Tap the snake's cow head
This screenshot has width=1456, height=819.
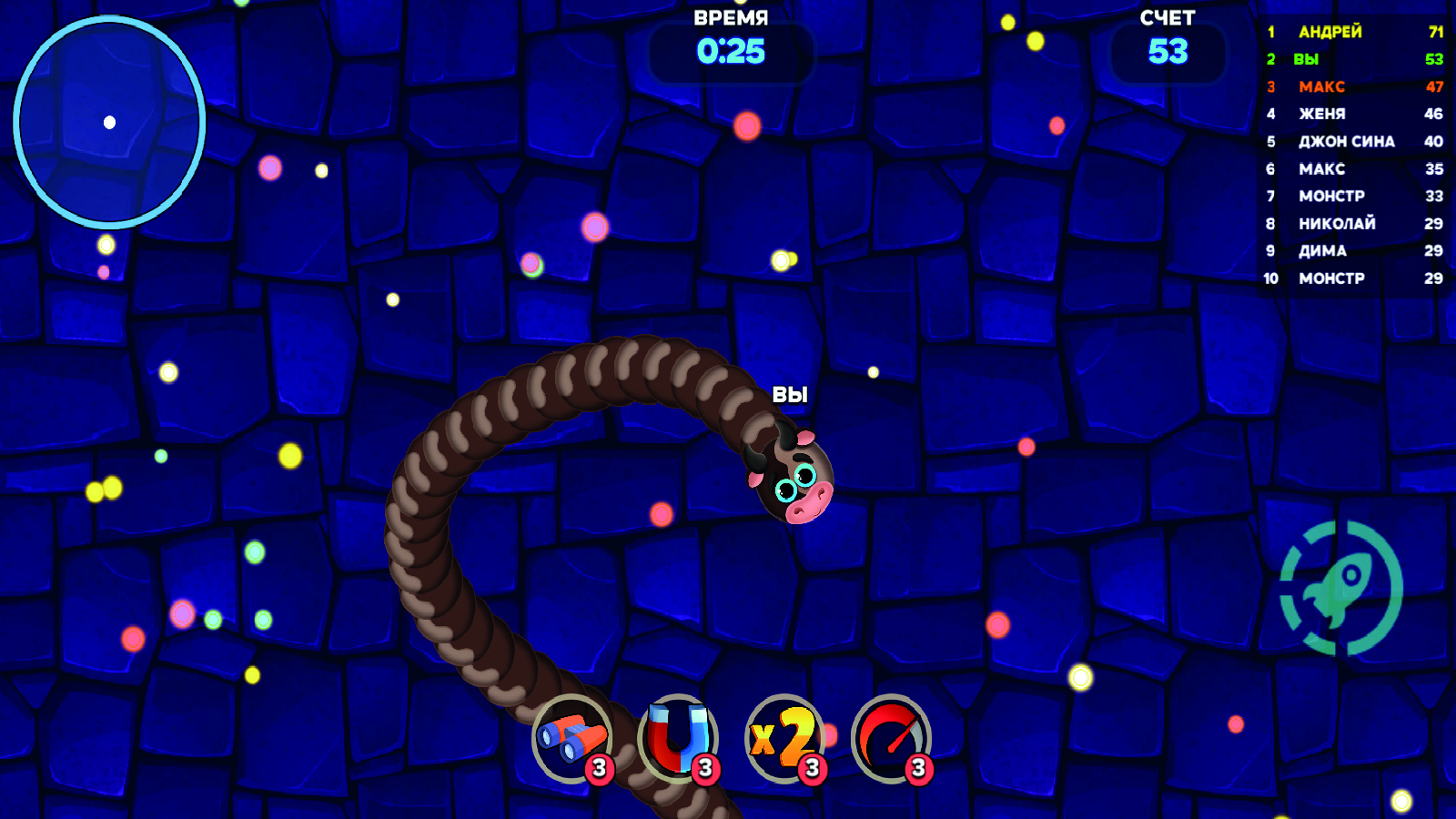(x=794, y=478)
